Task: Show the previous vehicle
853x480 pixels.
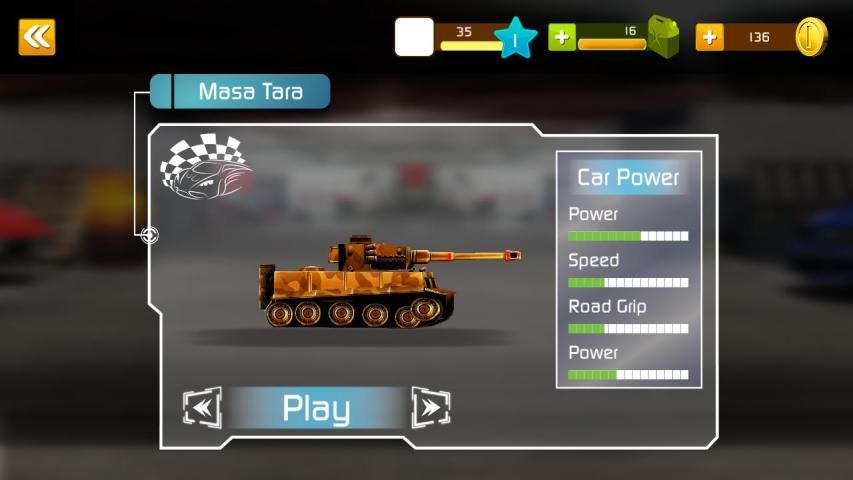Action: click(201, 407)
